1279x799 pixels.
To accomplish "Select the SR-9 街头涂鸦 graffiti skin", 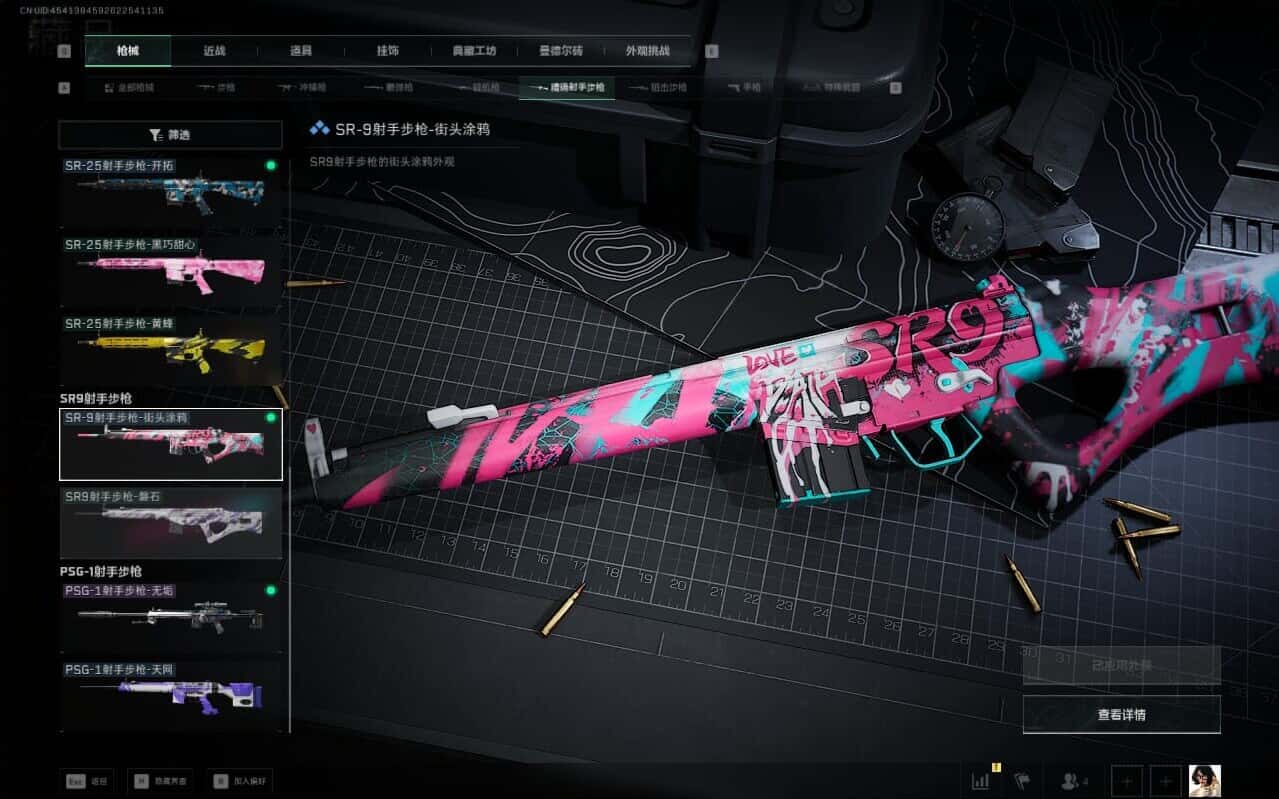I will (170, 443).
